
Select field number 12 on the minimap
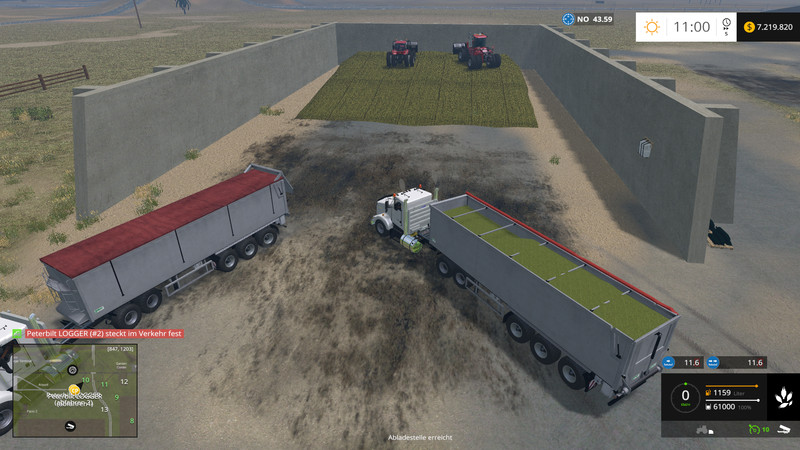(123, 382)
